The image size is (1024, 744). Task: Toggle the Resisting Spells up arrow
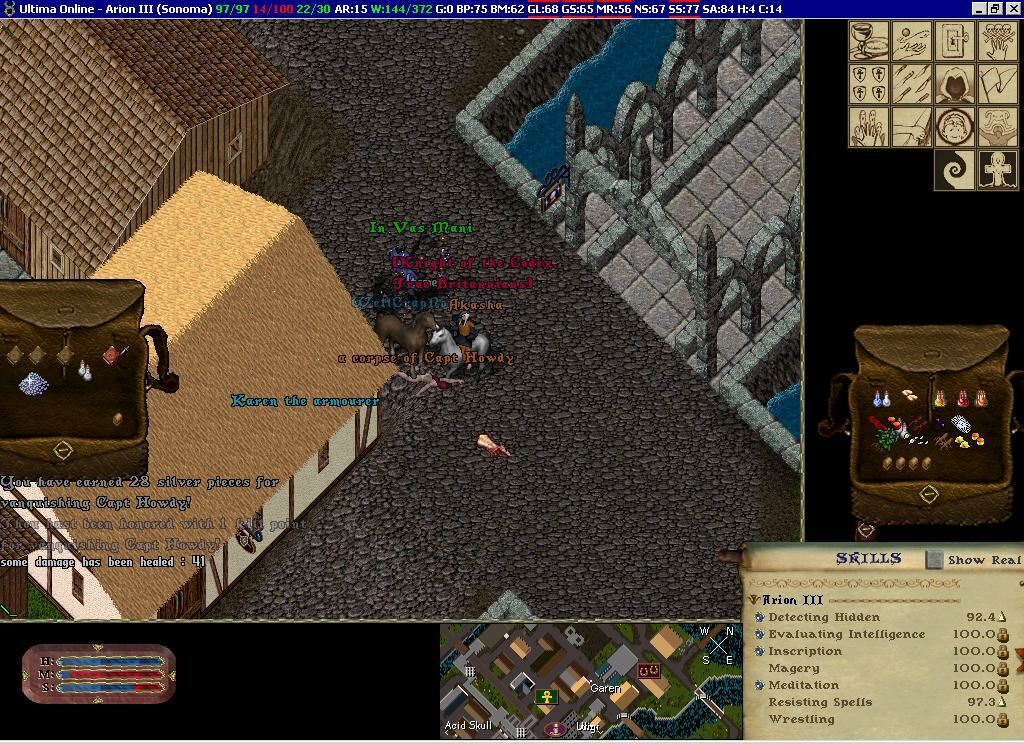click(1002, 702)
